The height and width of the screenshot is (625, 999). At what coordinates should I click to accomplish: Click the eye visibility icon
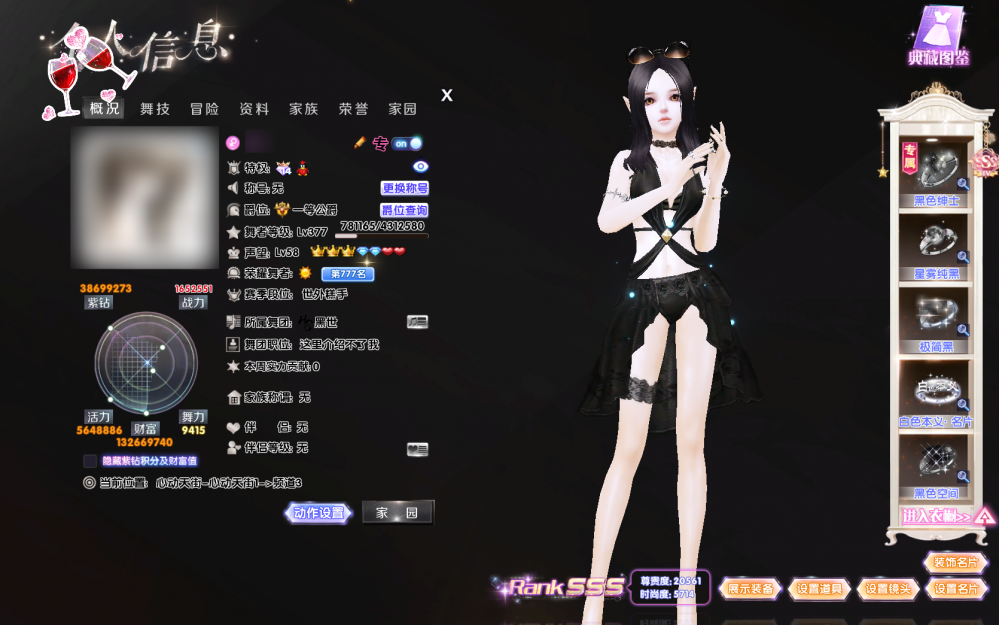click(x=421, y=167)
